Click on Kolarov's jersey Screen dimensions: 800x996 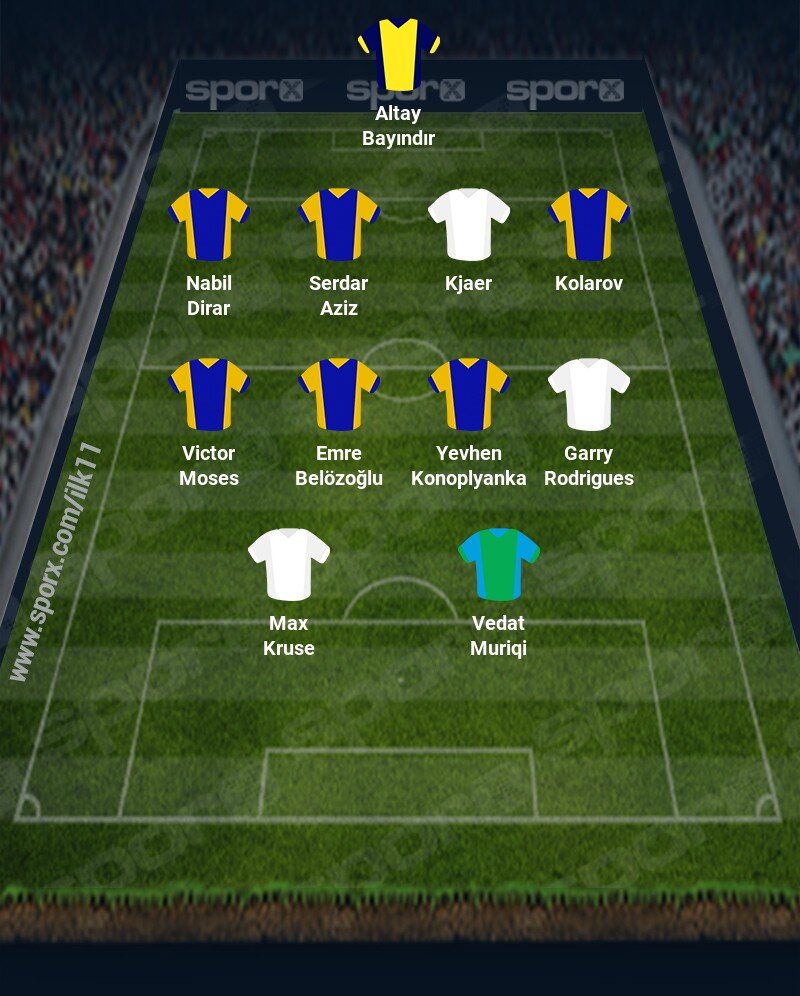pyautogui.click(x=589, y=224)
